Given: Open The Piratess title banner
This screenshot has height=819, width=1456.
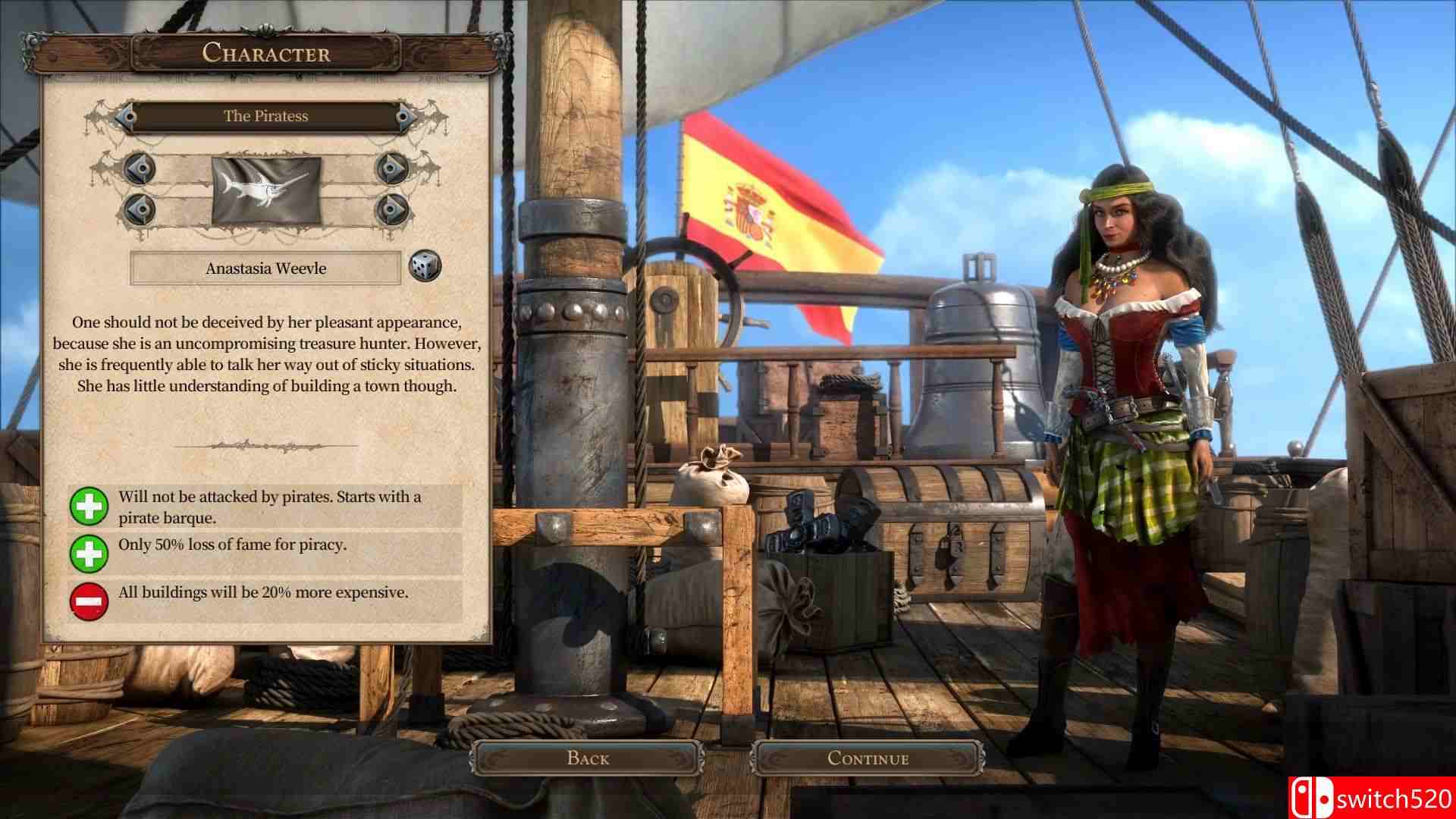Looking at the screenshot, I should point(265,116).
